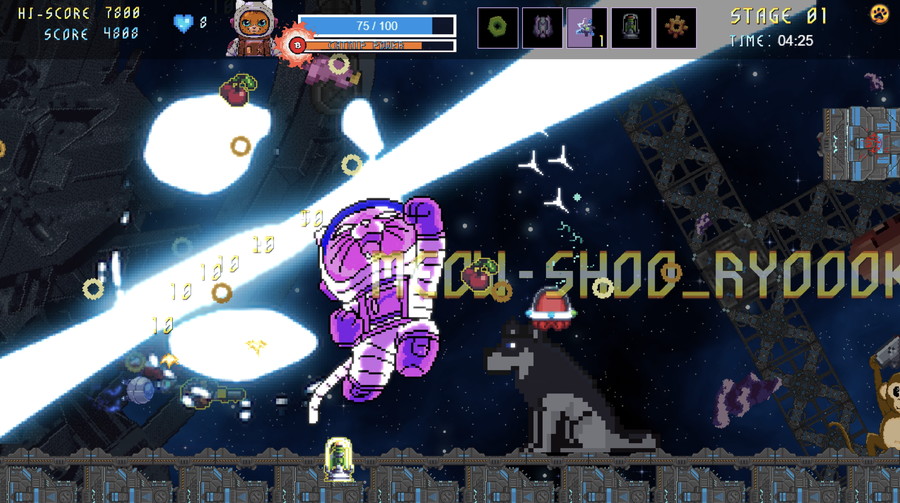
Task: Select the green capsule item slot
Action: 631,27
